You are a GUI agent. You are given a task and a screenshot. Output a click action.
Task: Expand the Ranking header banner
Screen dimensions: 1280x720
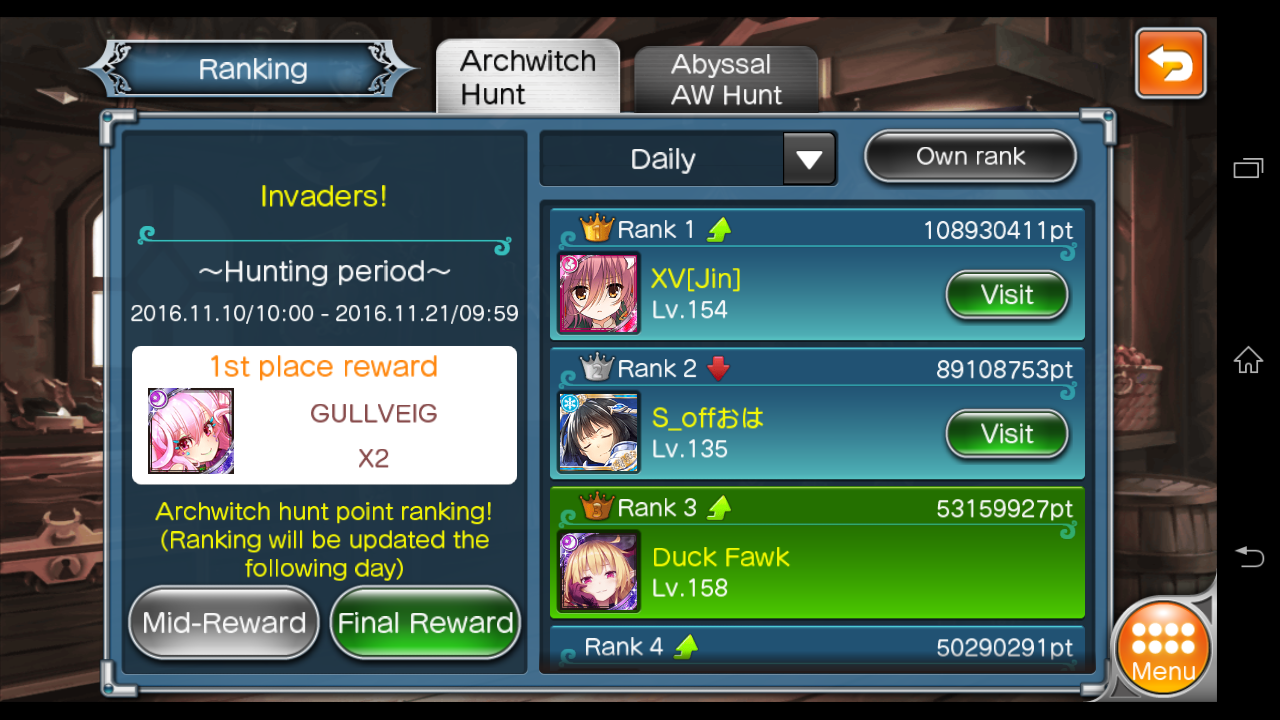252,68
